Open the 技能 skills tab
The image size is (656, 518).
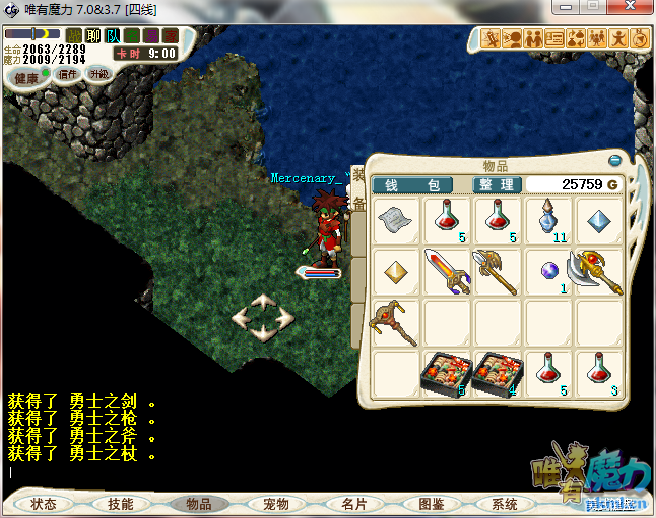click(121, 504)
